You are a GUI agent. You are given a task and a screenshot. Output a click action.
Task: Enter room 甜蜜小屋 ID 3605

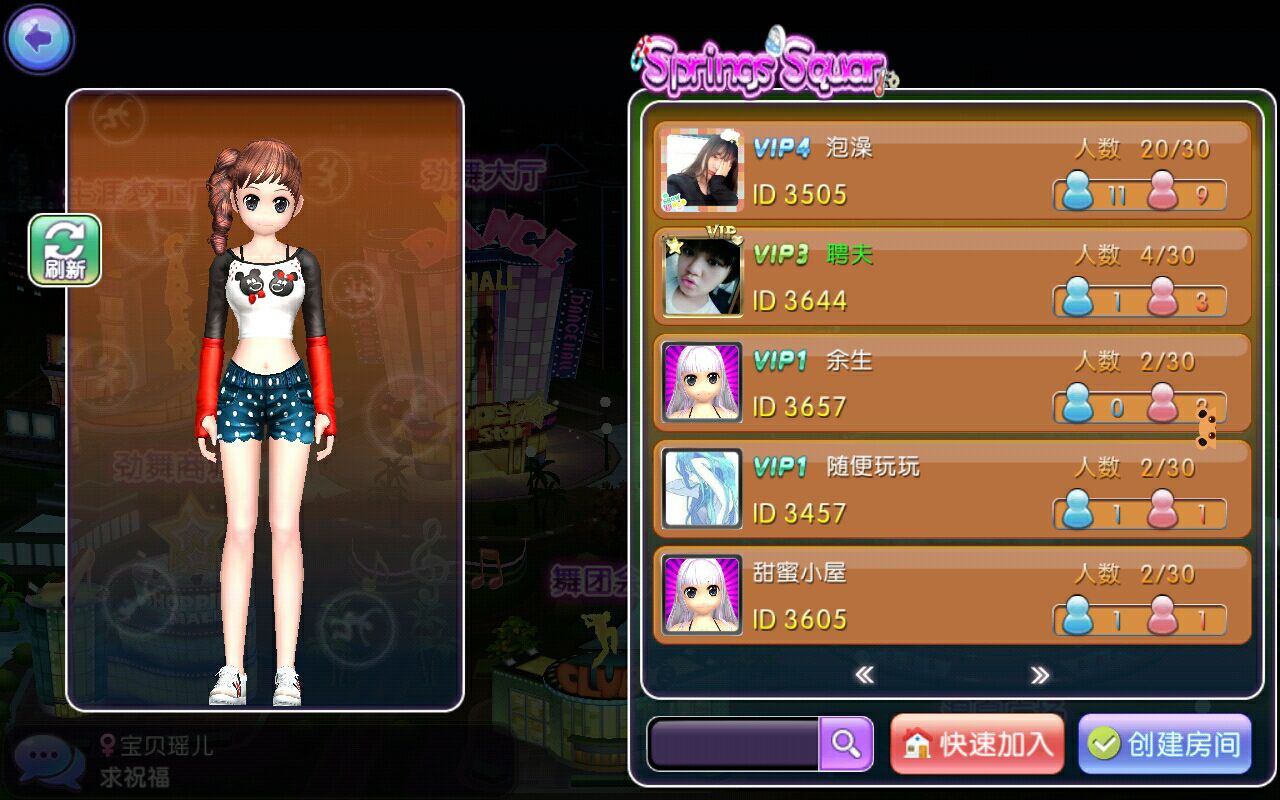click(x=950, y=595)
